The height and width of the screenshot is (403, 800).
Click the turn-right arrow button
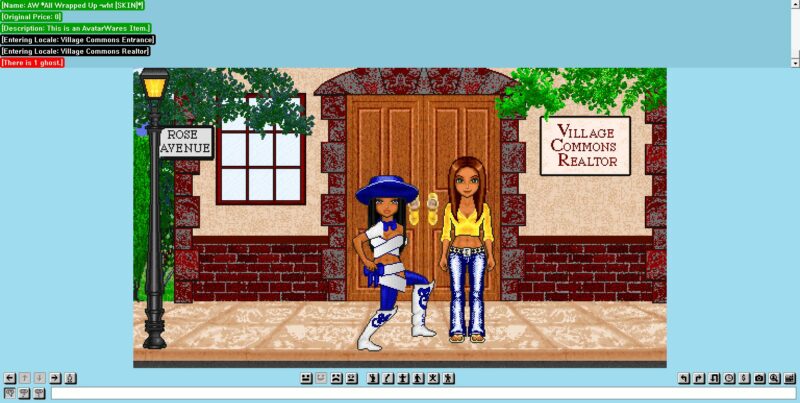[x=699, y=378]
